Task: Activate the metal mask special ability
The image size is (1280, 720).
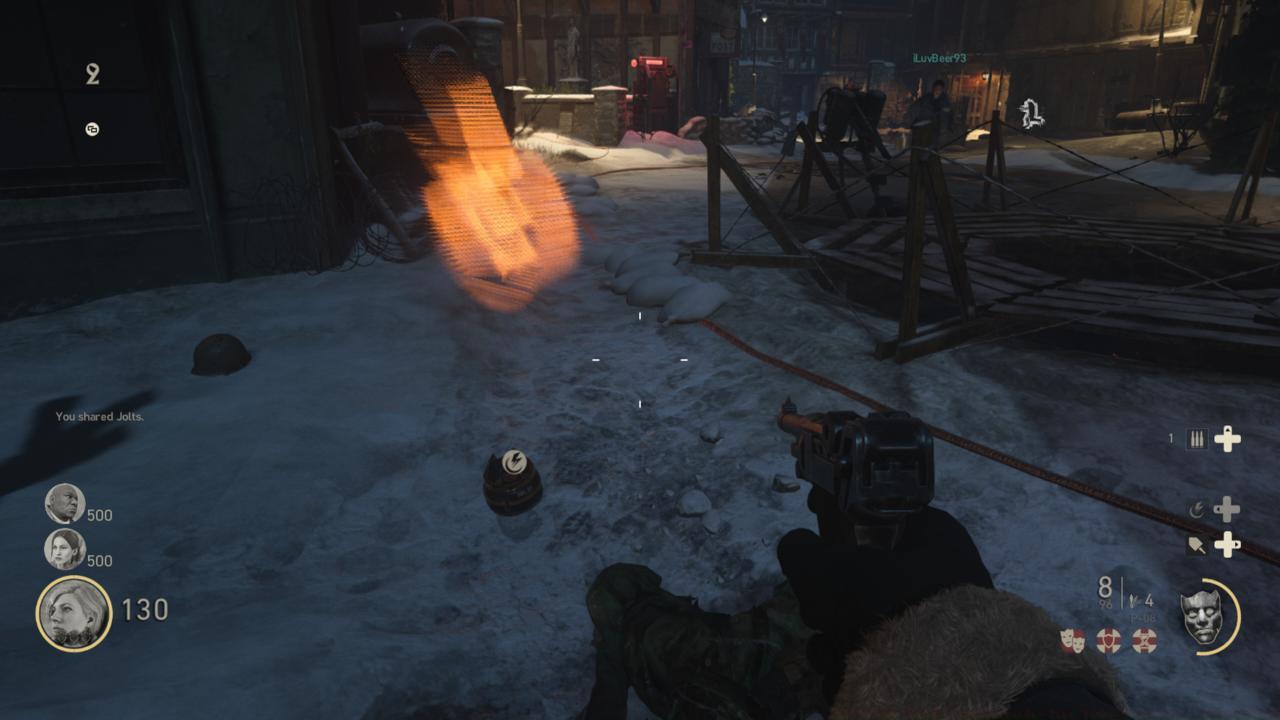Action: (x=1202, y=615)
